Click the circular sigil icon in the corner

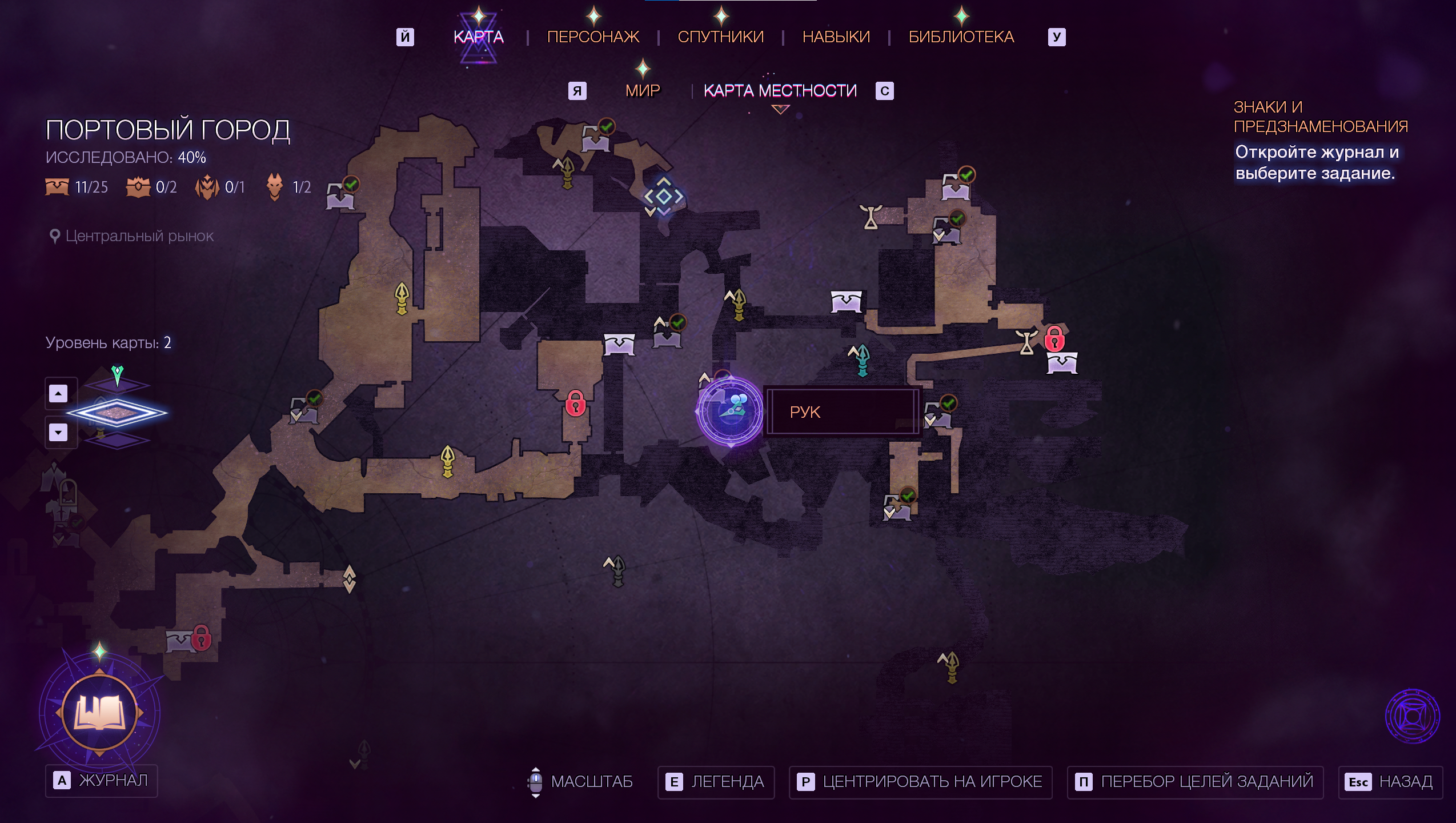point(1412,716)
